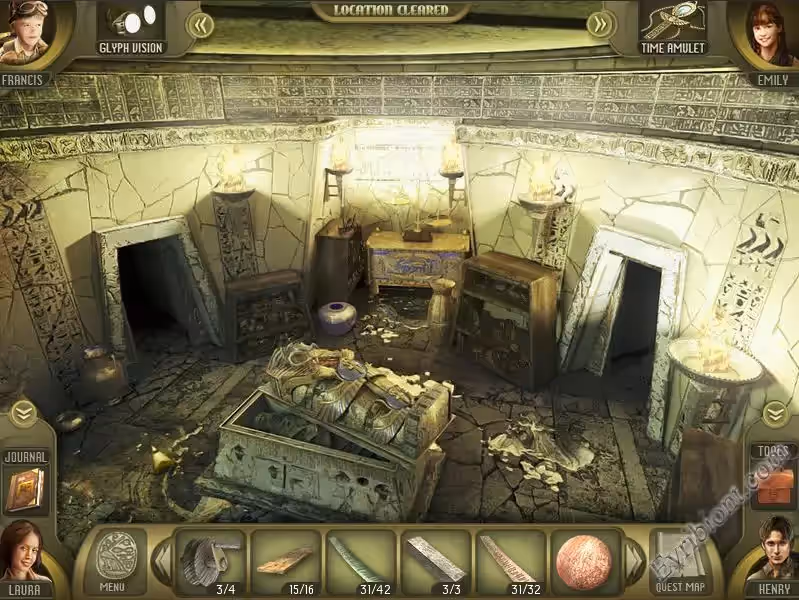Image resolution: width=799 pixels, height=600 pixels.
Task: Select Emily character portrait
Action: [772, 35]
